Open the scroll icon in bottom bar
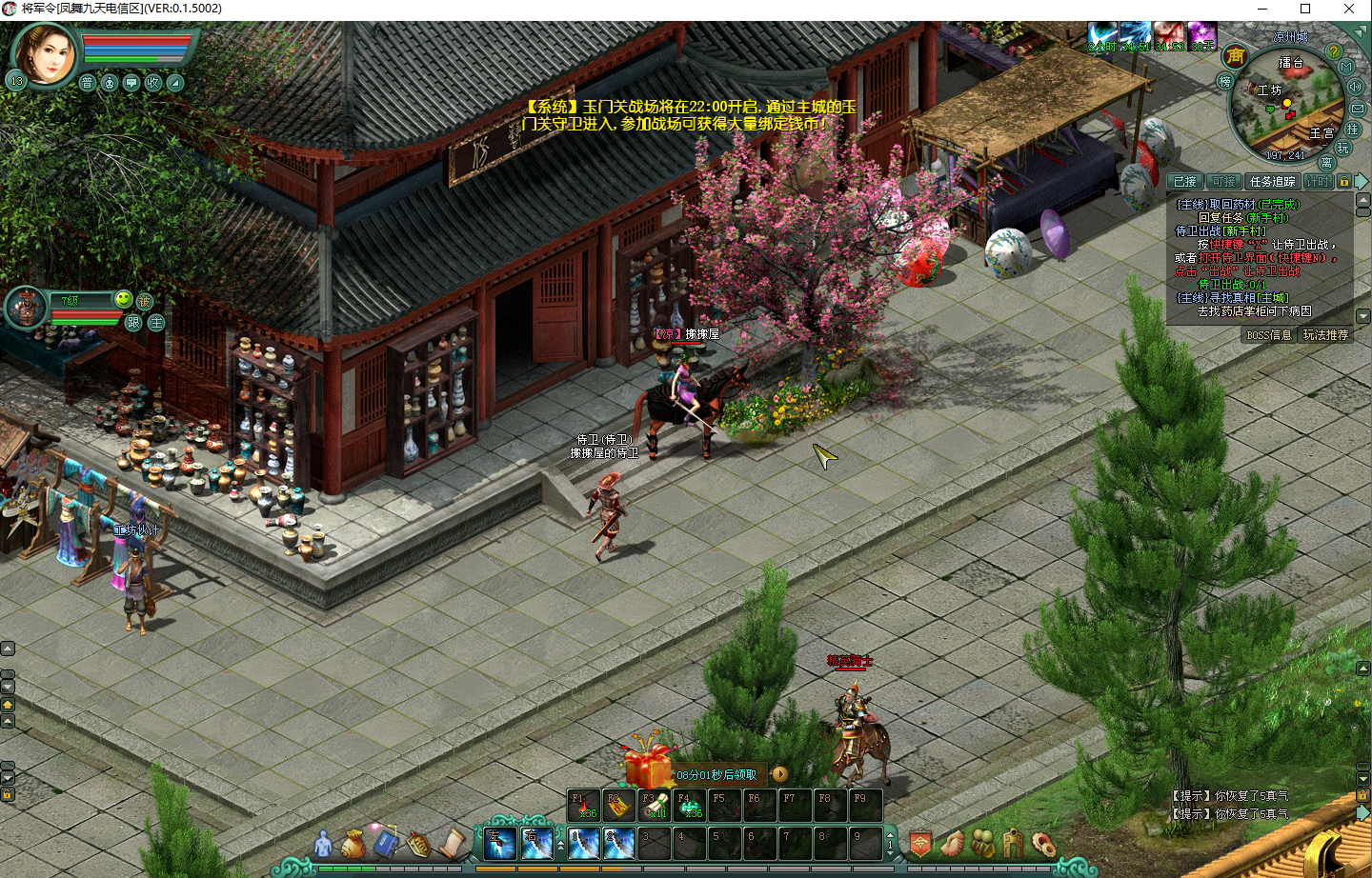This screenshot has height=878, width=1372. (451, 844)
